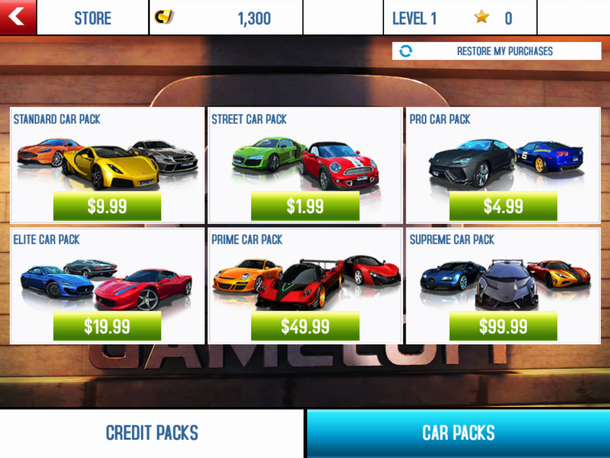The width and height of the screenshot is (610, 458).
Task: Purchase the Elite Car Pack for $19.99
Action: coord(107,326)
